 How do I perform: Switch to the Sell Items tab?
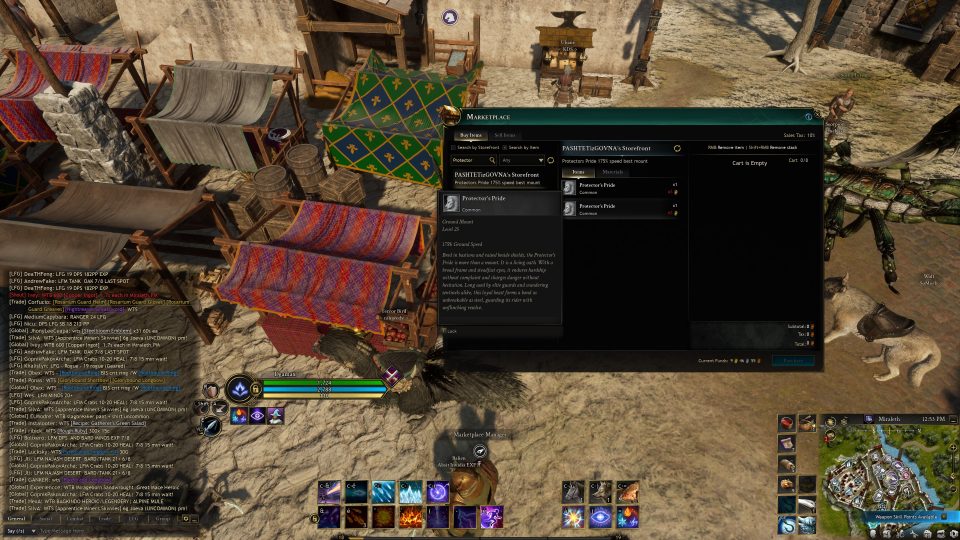504,135
